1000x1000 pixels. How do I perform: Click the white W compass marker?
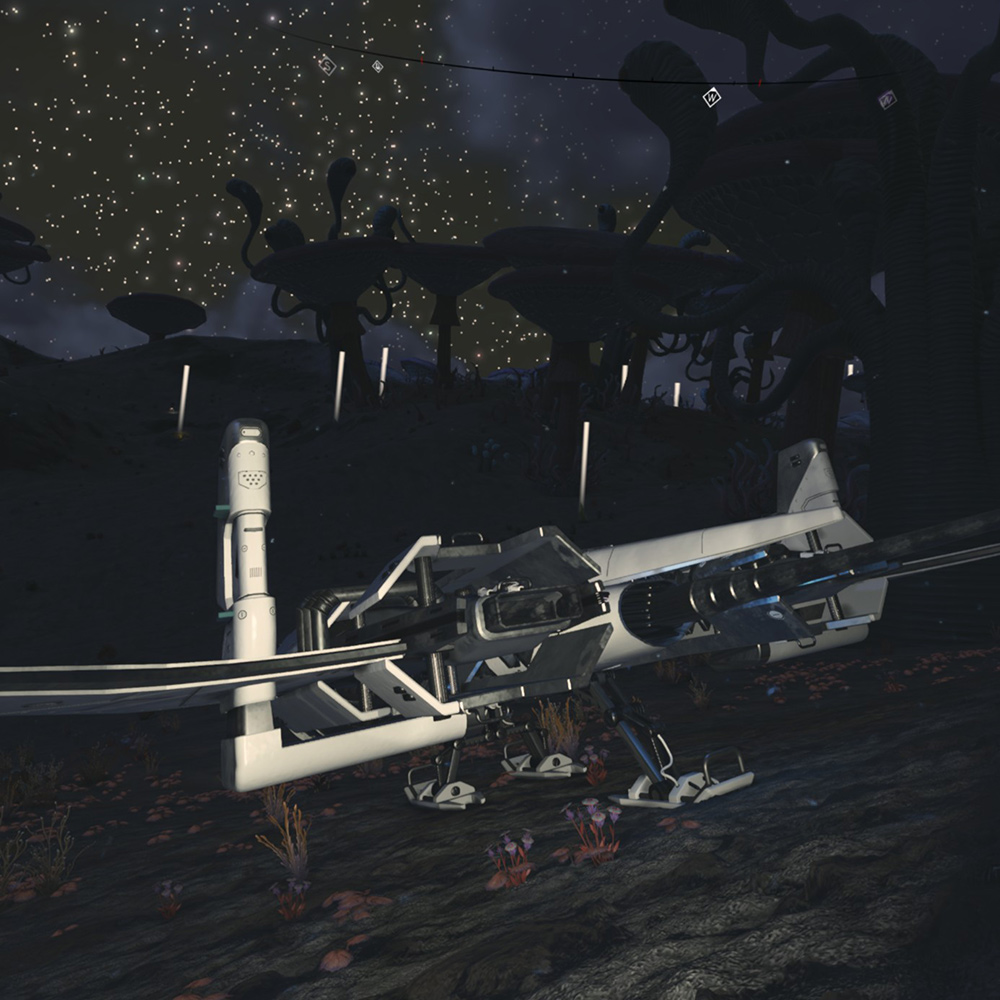pyautogui.click(x=711, y=98)
